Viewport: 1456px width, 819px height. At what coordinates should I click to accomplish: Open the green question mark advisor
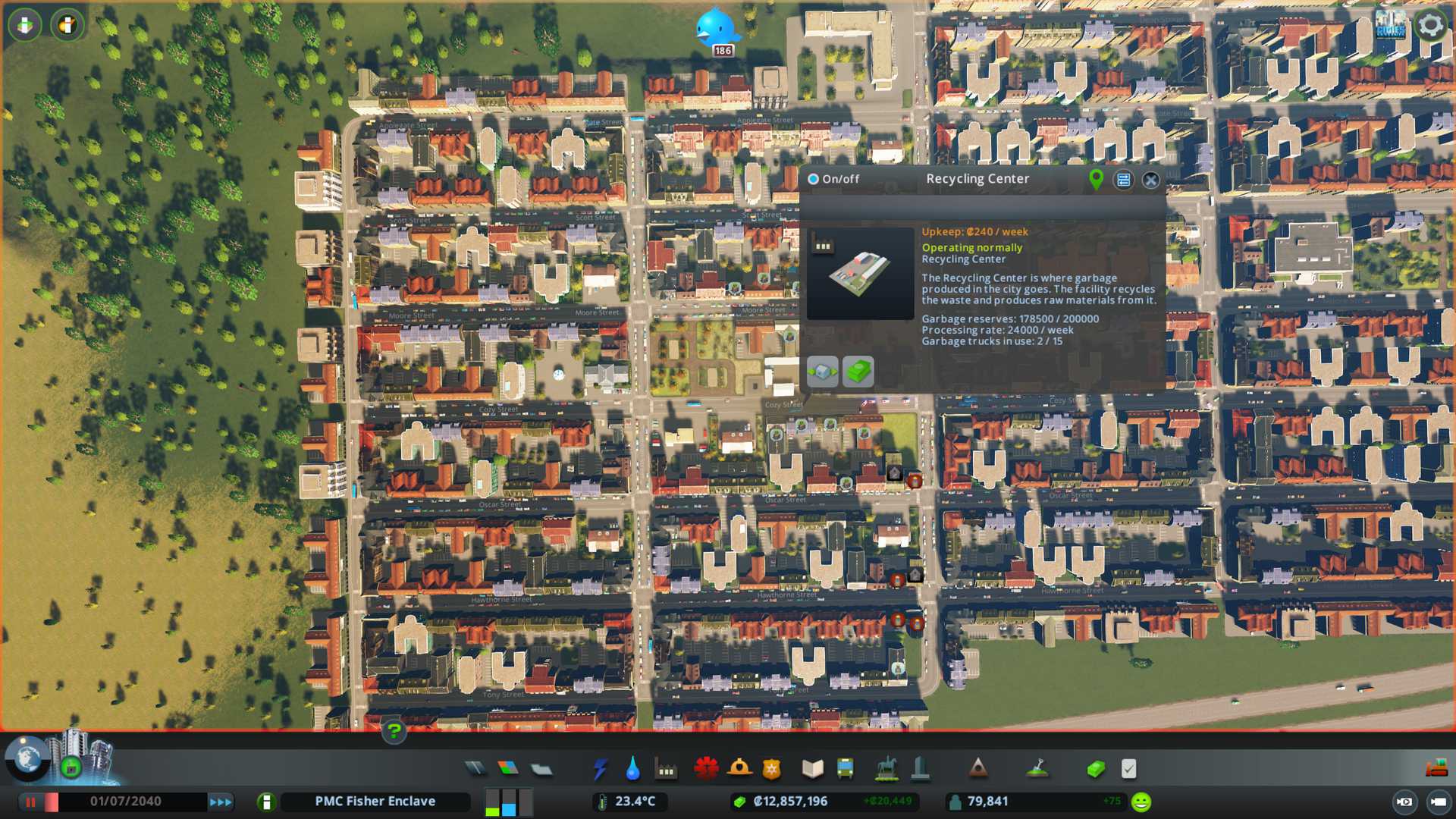(x=394, y=731)
